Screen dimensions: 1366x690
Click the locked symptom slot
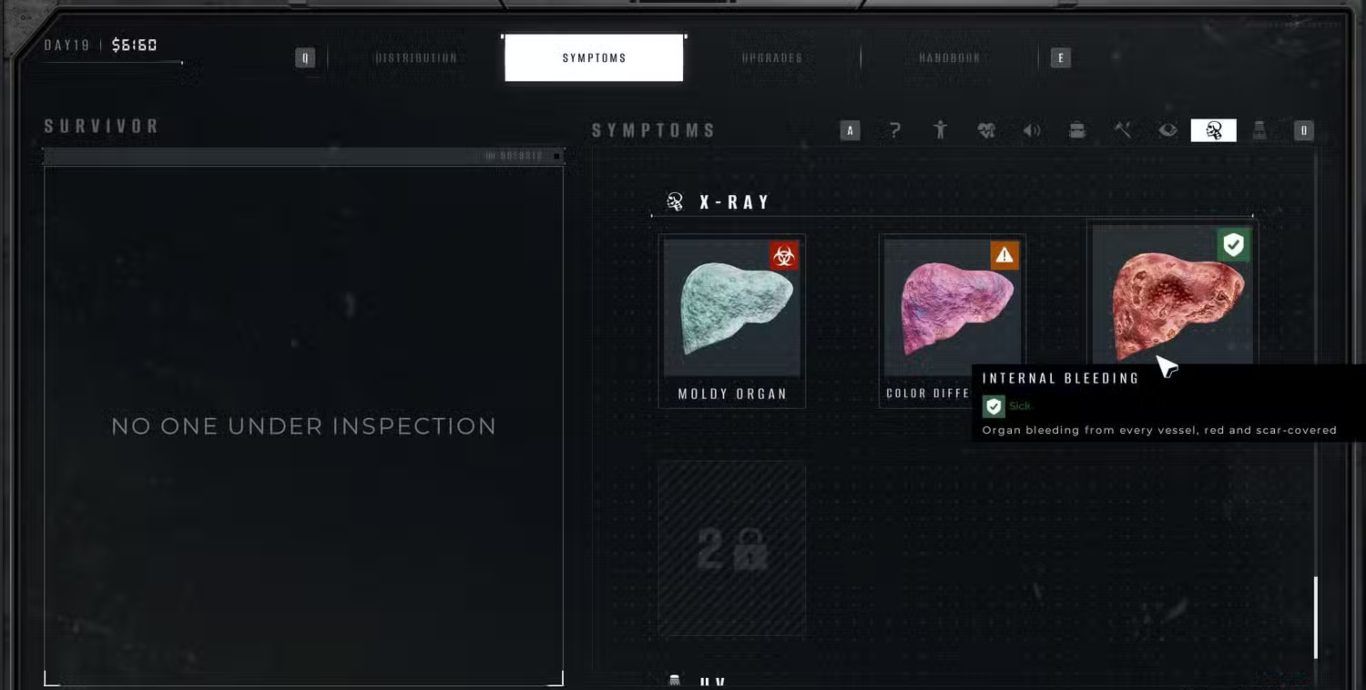(x=732, y=548)
